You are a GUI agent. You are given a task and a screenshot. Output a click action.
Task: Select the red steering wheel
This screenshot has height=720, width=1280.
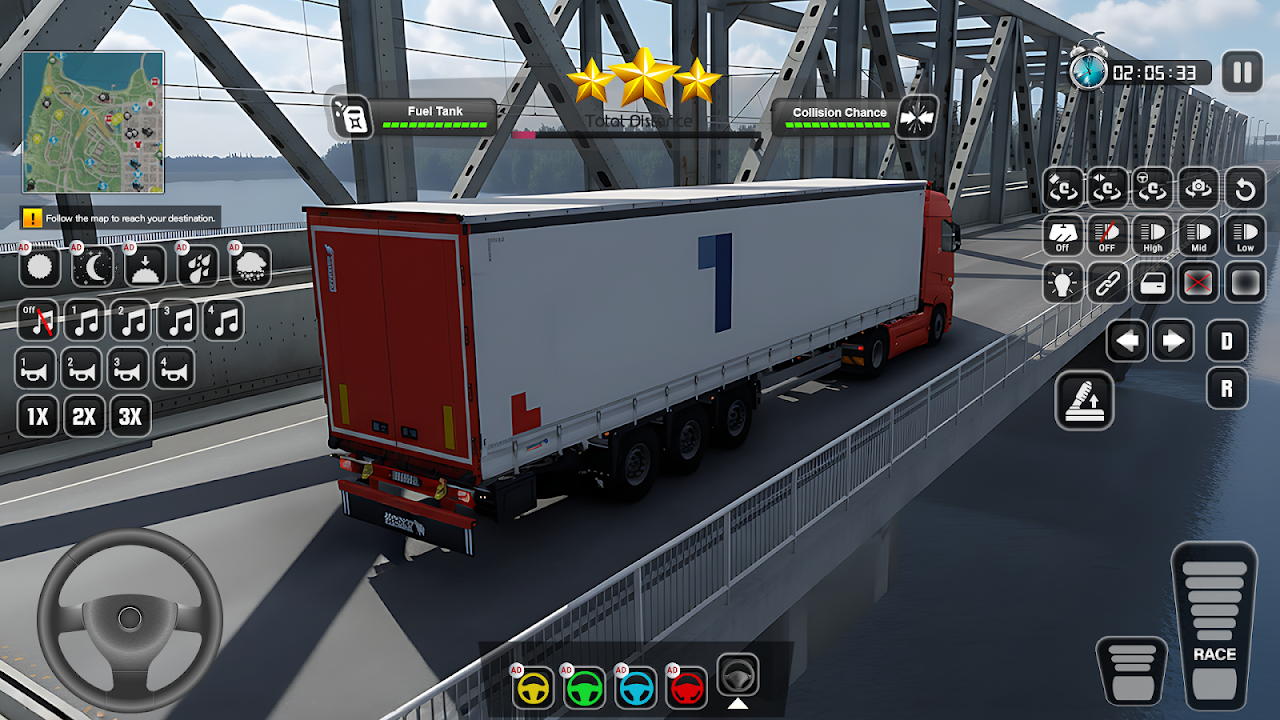(687, 687)
